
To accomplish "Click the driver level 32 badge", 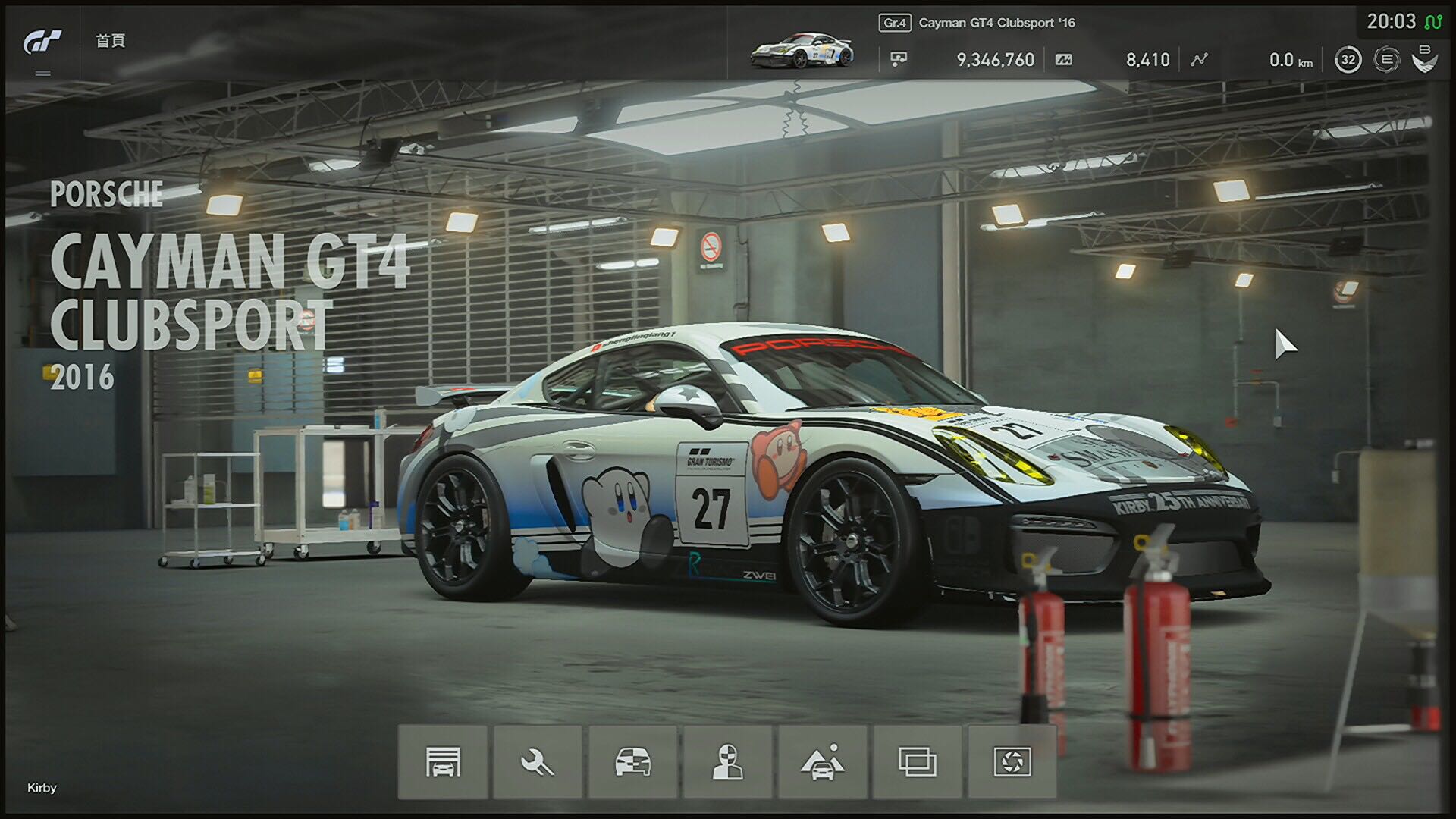I will tap(1348, 60).
